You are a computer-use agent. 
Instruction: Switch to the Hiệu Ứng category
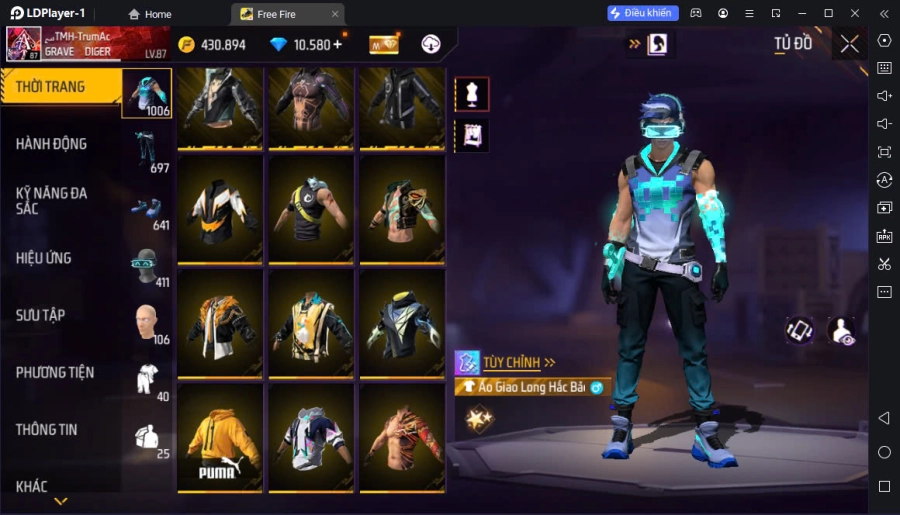tap(62, 258)
